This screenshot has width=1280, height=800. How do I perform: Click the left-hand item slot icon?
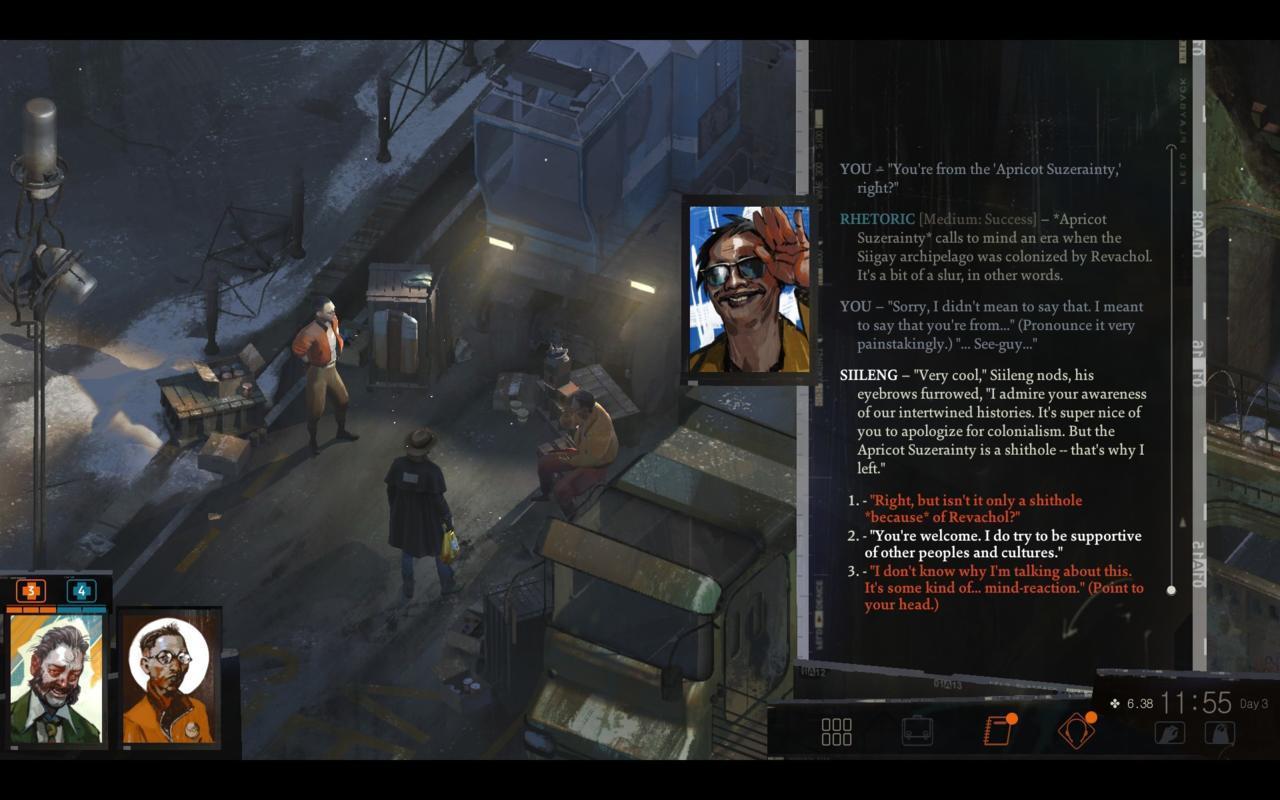(x=1169, y=733)
